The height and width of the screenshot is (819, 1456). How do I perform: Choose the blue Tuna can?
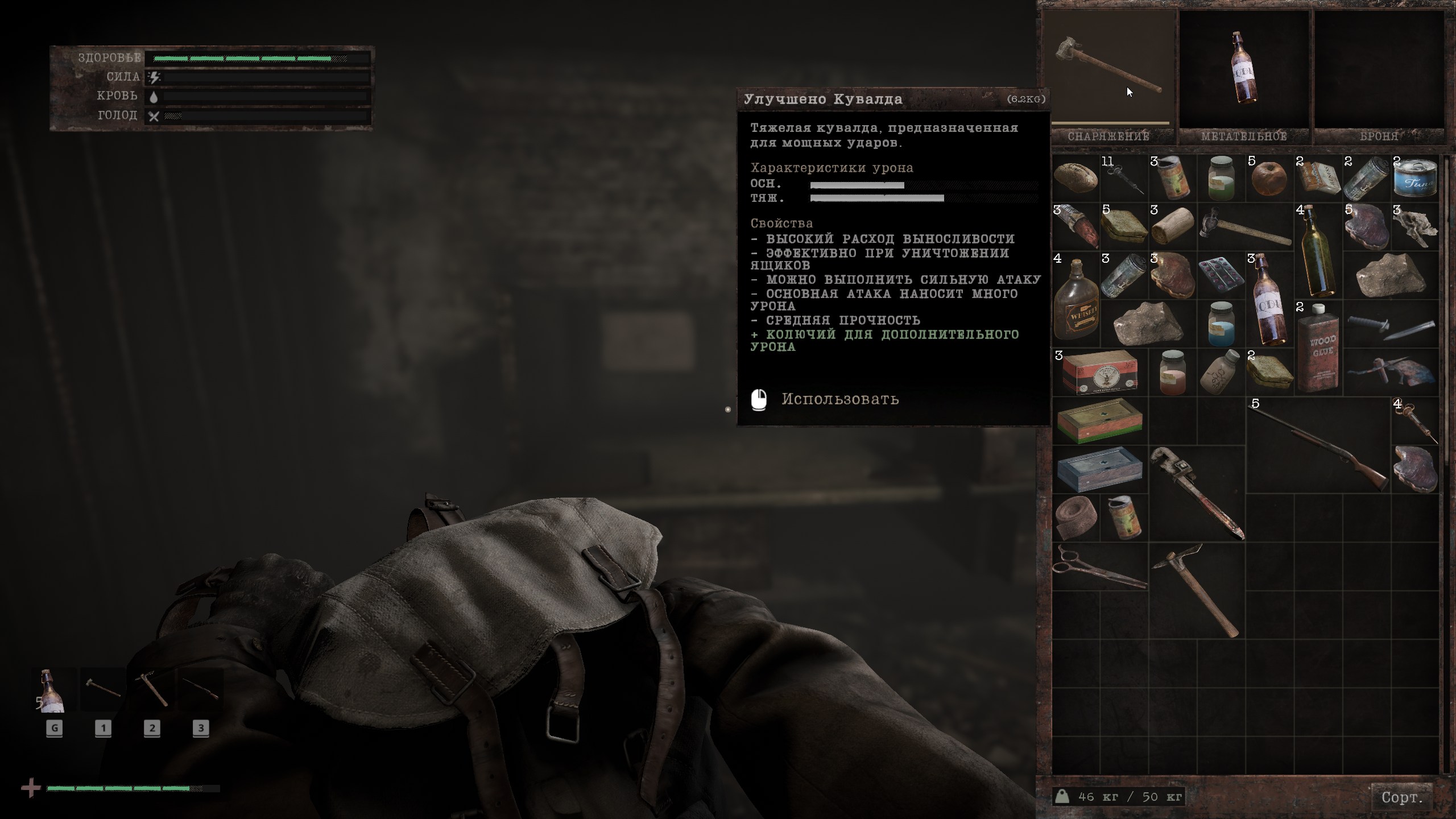coord(1415,179)
